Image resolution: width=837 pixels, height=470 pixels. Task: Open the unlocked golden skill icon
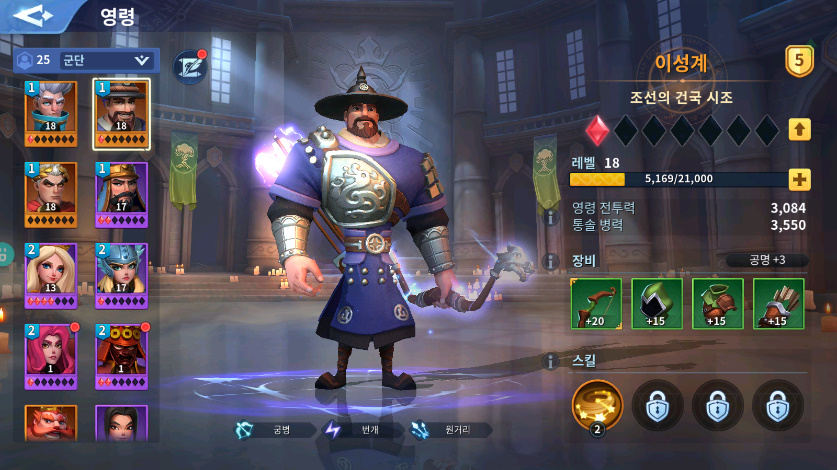pyautogui.click(x=597, y=405)
